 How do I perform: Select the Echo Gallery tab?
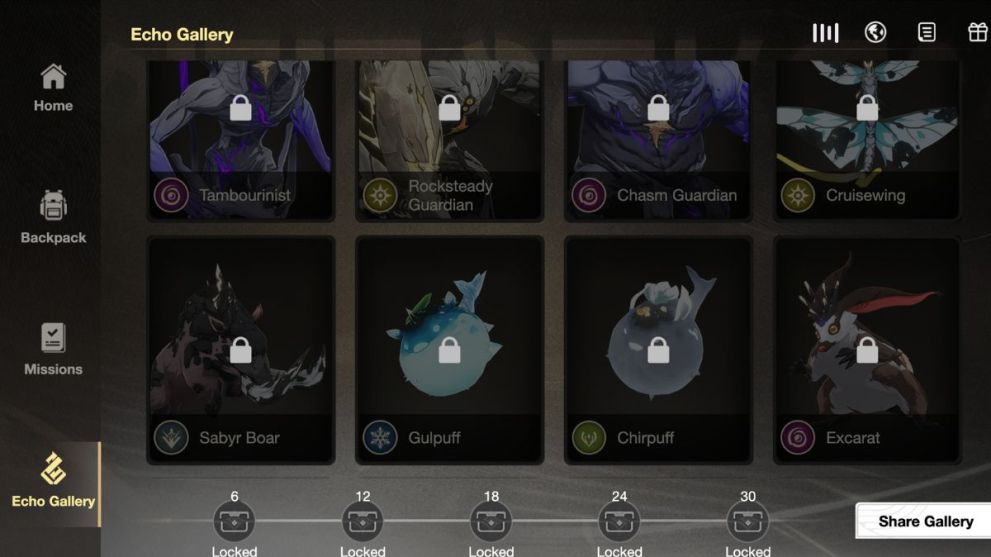[x=53, y=480]
